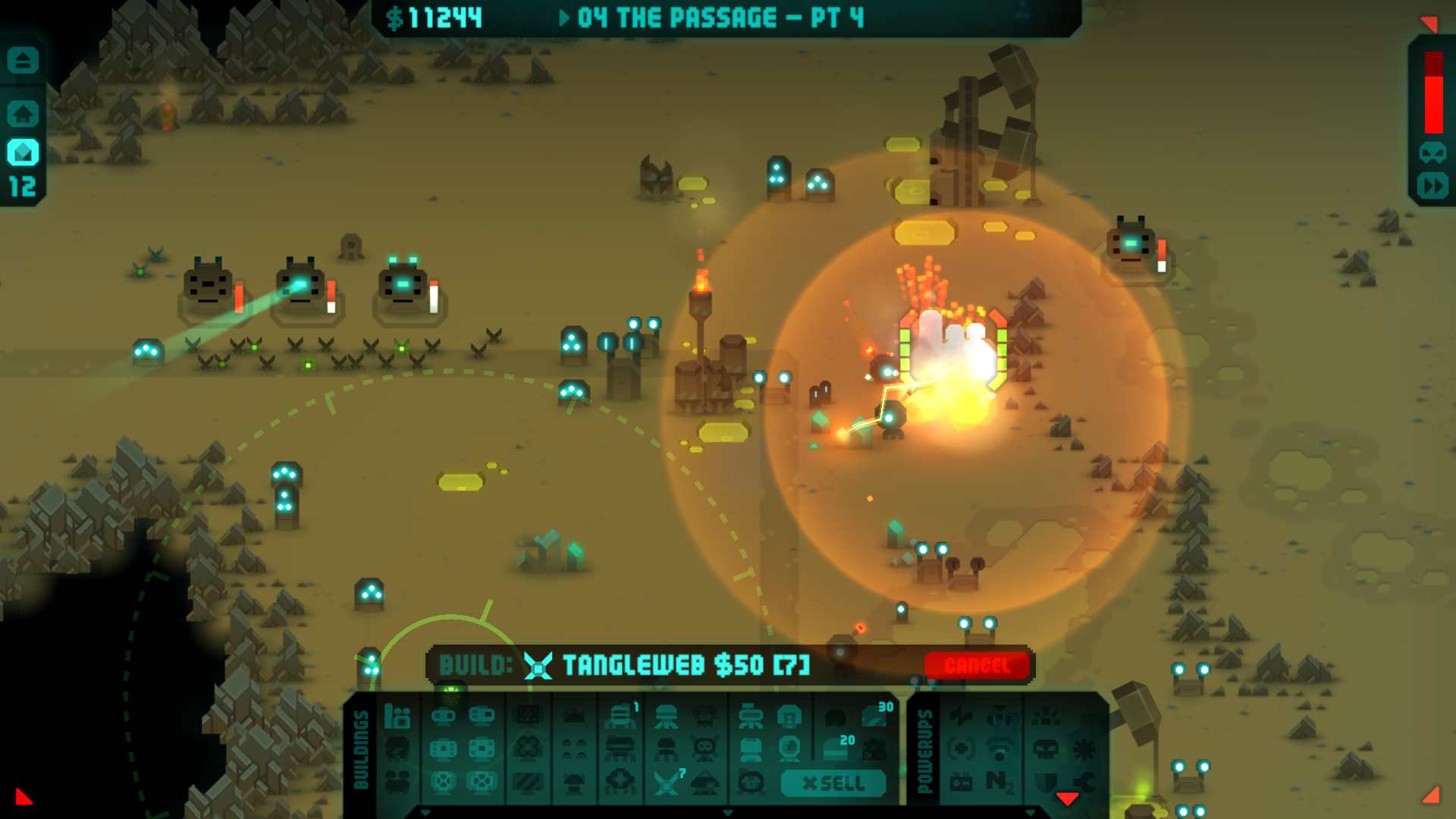Click the highlighted open-box icon button
Viewport: 1456px width, 819px height.
(23, 152)
